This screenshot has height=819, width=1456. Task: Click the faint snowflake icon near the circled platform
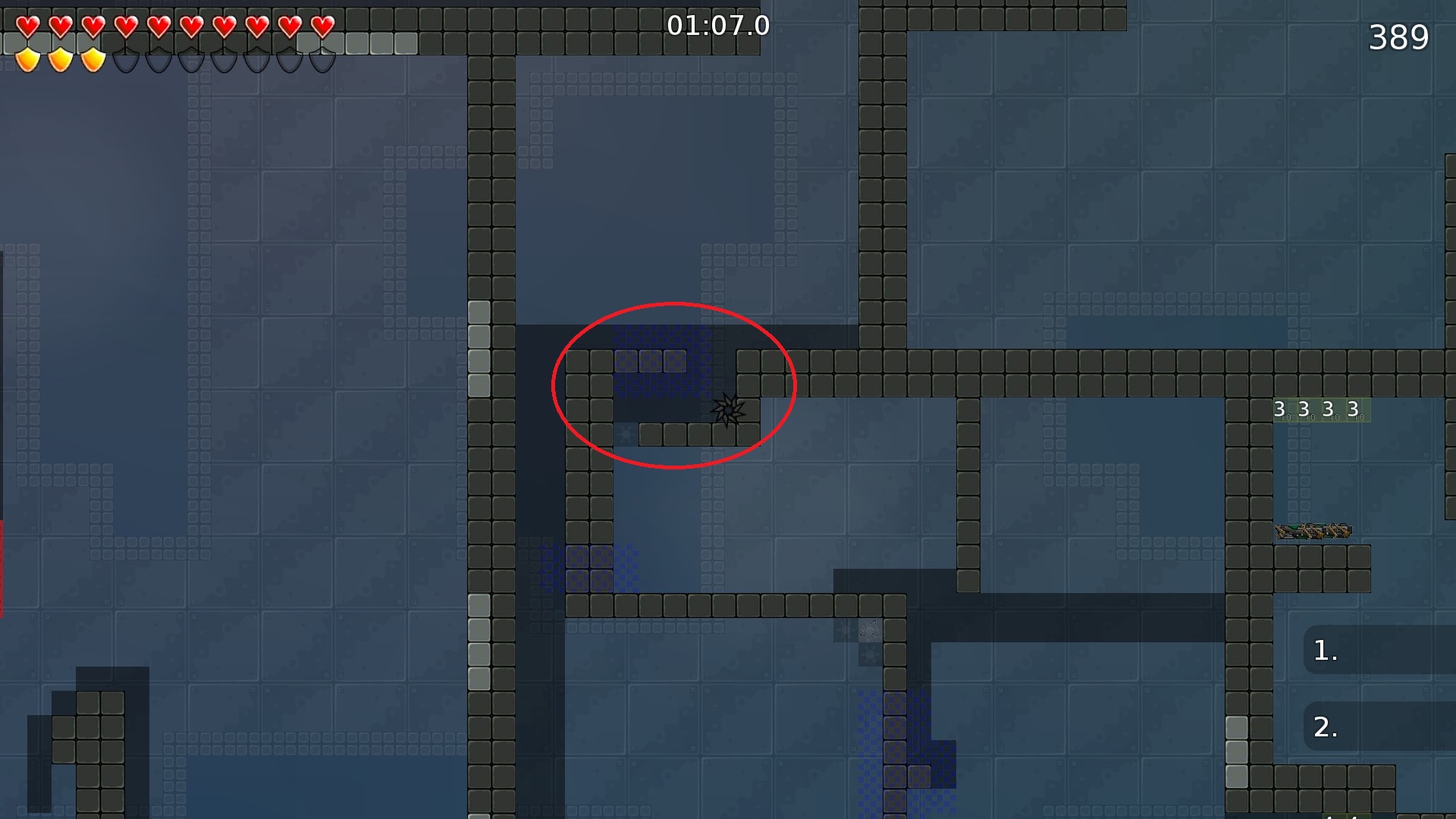coord(626,435)
